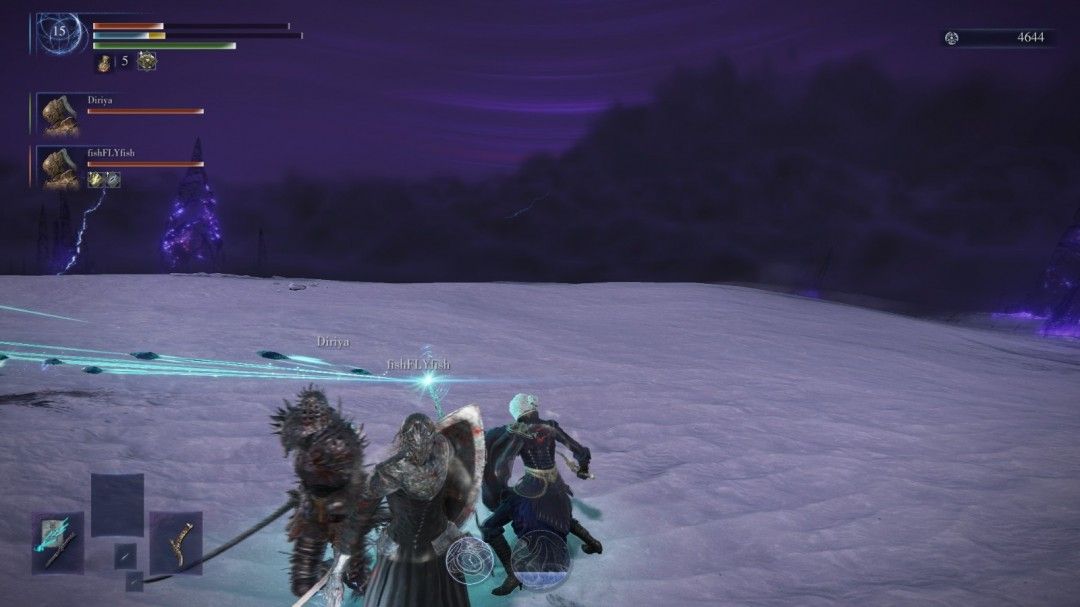Activate the partially charged ultimate art icon
Screen dimensions: 1080x607
coord(540,559)
